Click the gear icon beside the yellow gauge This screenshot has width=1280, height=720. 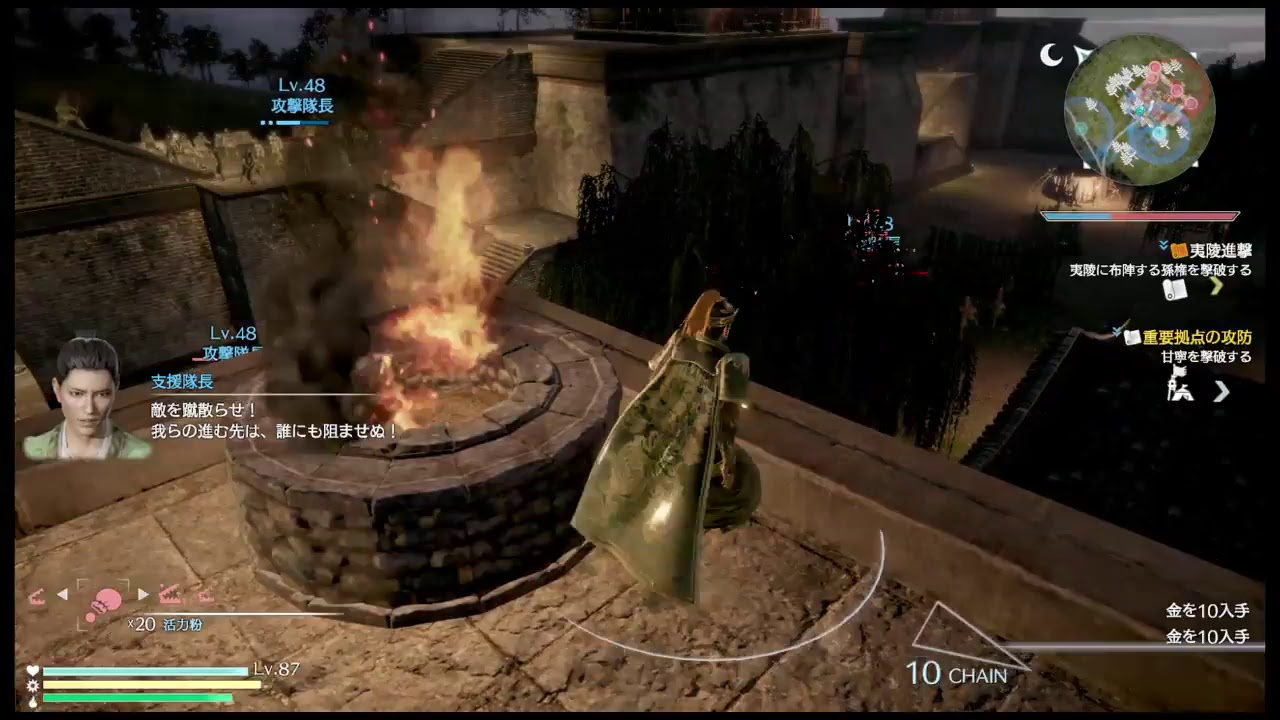[x=32, y=686]
